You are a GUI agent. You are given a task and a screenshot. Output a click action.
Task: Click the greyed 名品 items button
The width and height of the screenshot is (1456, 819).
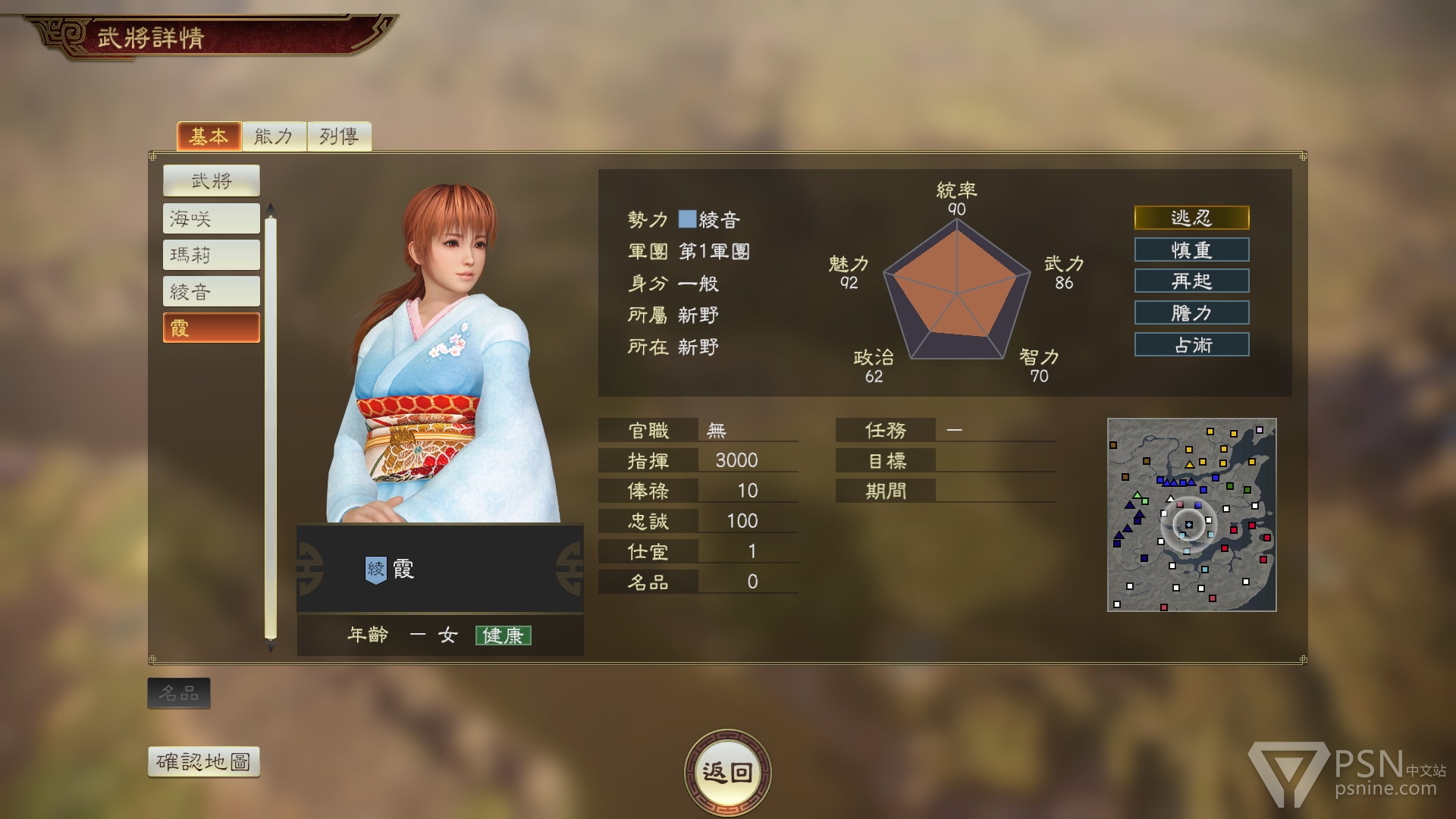point(179,693)
